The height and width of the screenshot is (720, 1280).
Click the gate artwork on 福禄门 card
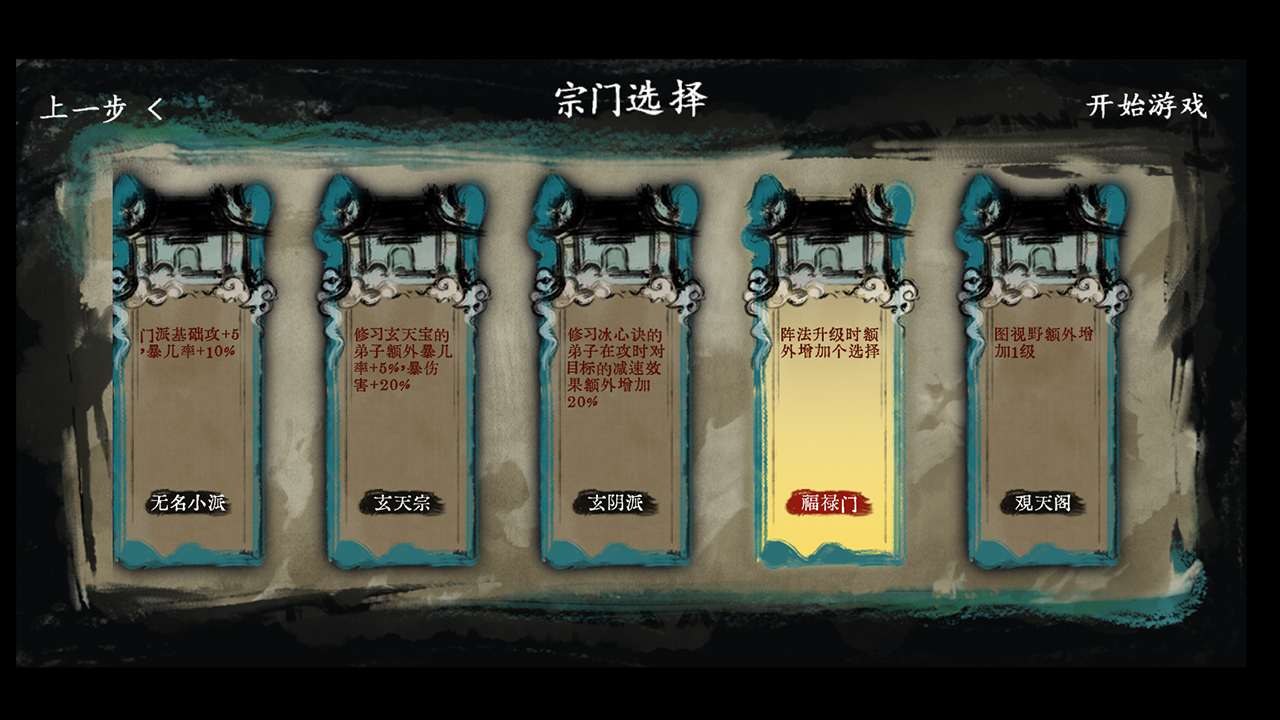(x=830, y=240)
